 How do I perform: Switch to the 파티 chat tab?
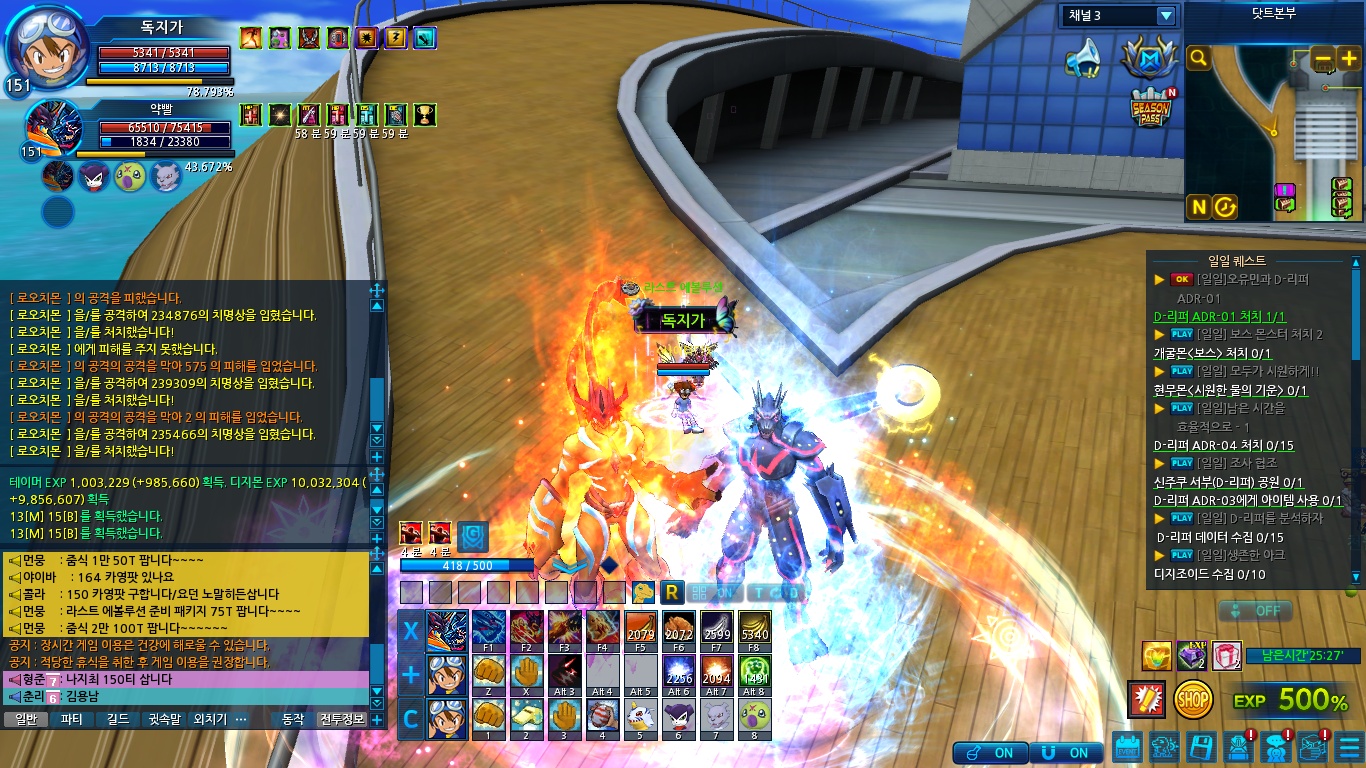[x=72, y=719]
